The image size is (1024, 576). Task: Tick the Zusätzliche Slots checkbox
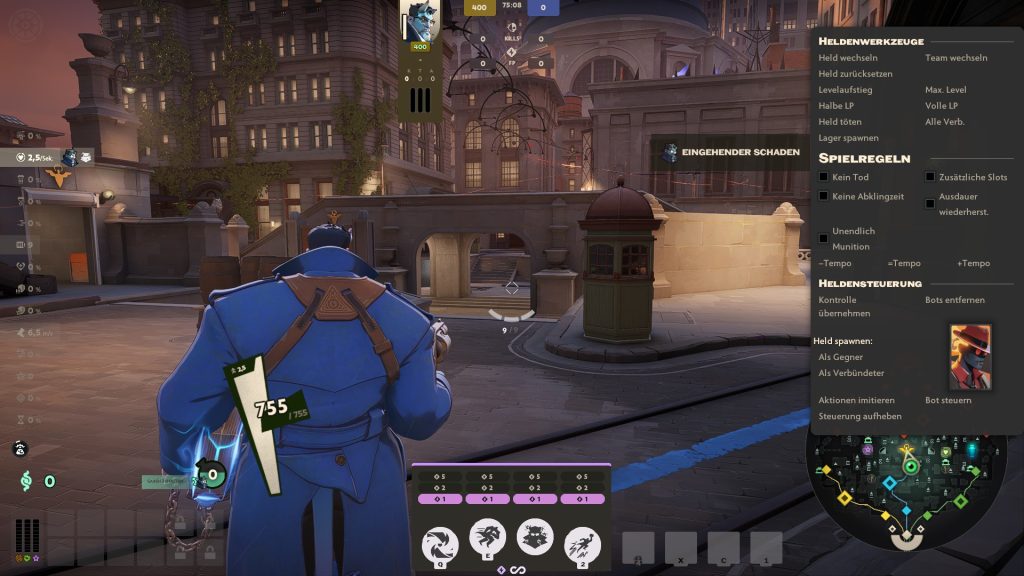tap(930, 177)
